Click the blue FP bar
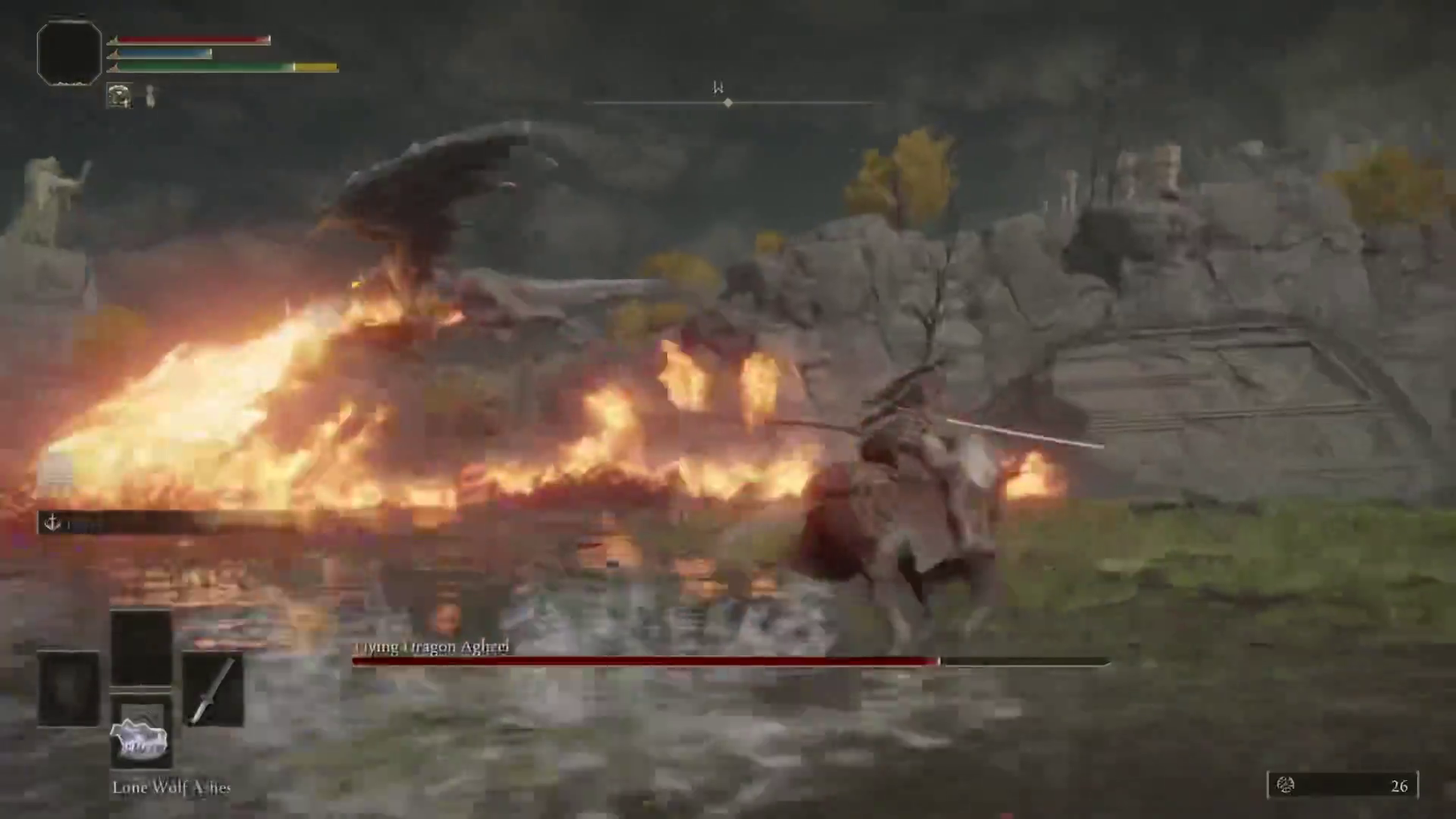 coord(163,53)
